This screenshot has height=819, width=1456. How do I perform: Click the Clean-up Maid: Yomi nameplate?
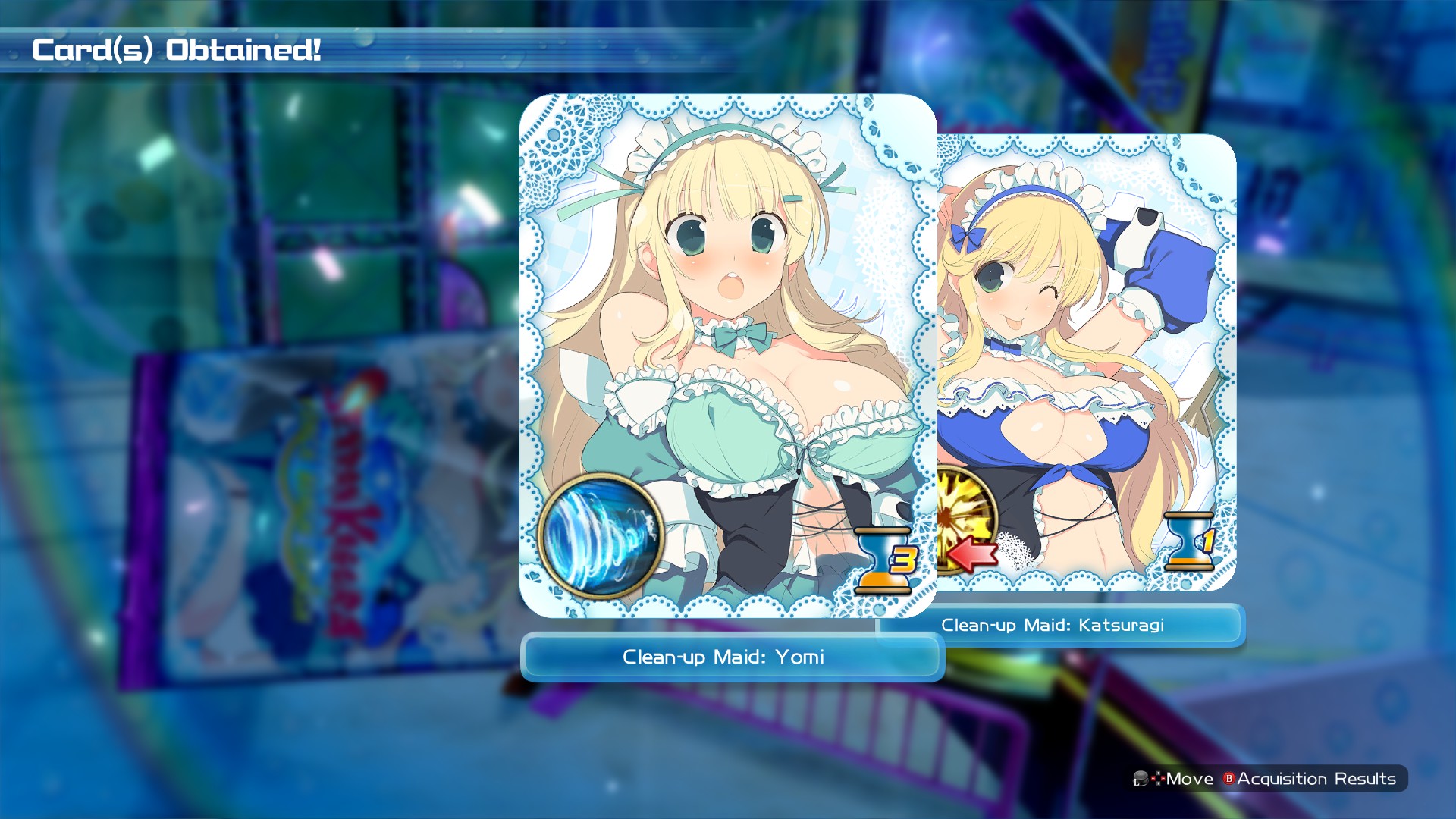[x=724, y=658]
